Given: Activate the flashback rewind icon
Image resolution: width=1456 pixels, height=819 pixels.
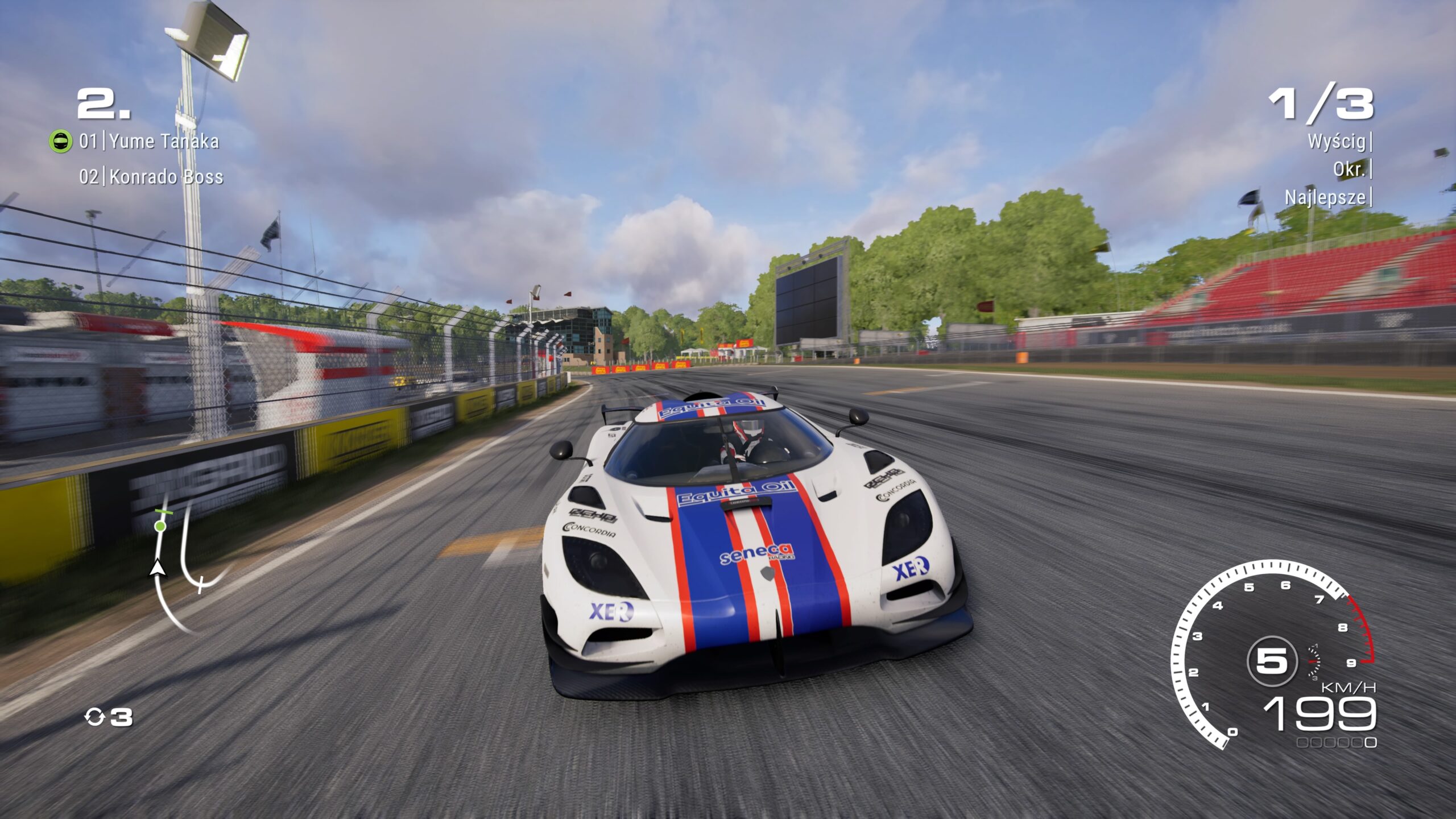Looking at the screenshot, I should 94,717.
